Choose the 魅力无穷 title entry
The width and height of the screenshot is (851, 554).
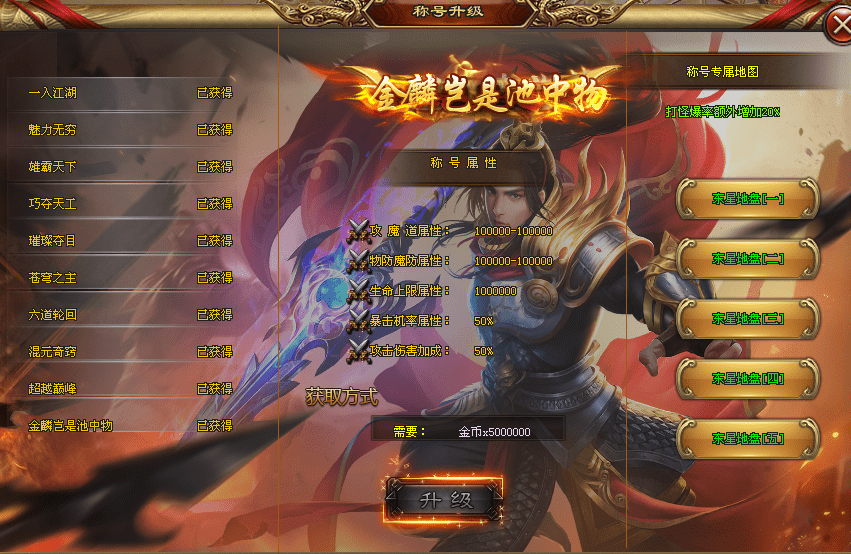click(130, 130)
